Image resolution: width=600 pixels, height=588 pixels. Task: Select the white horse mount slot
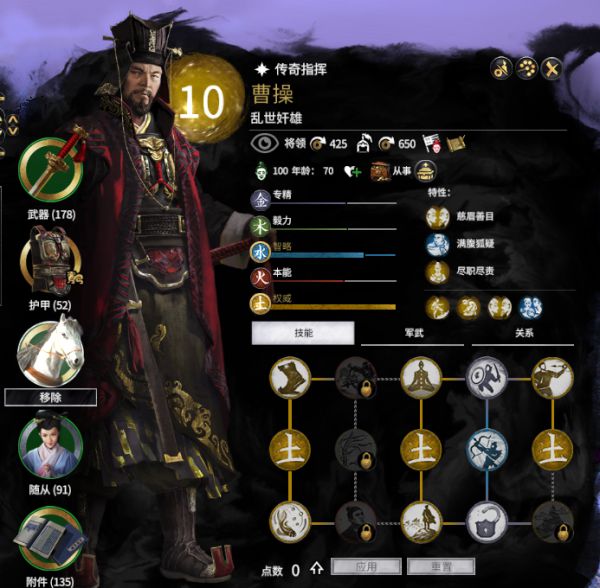point(51,350)
